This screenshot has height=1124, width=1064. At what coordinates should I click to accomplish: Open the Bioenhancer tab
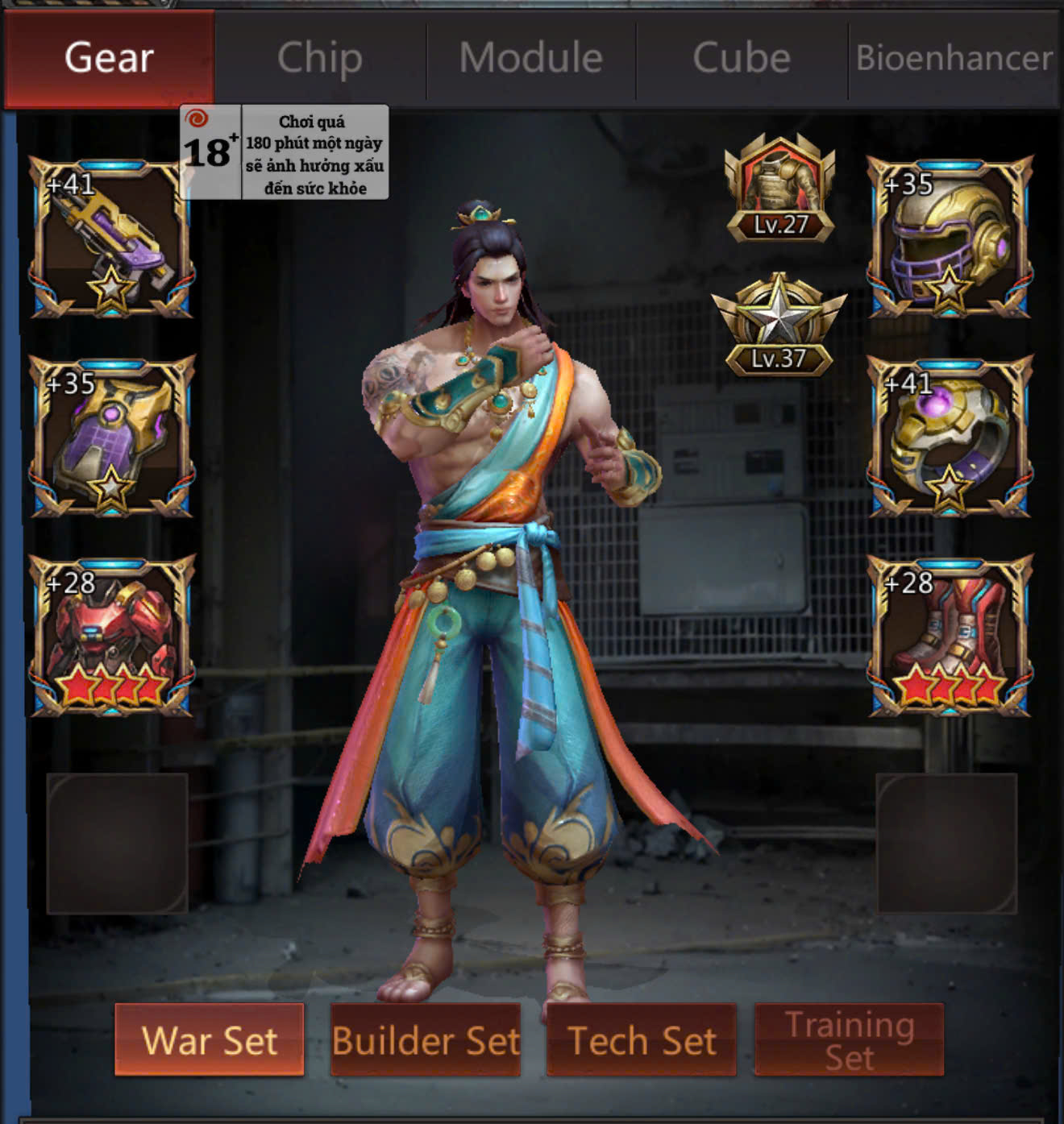[x=954, y=58]
